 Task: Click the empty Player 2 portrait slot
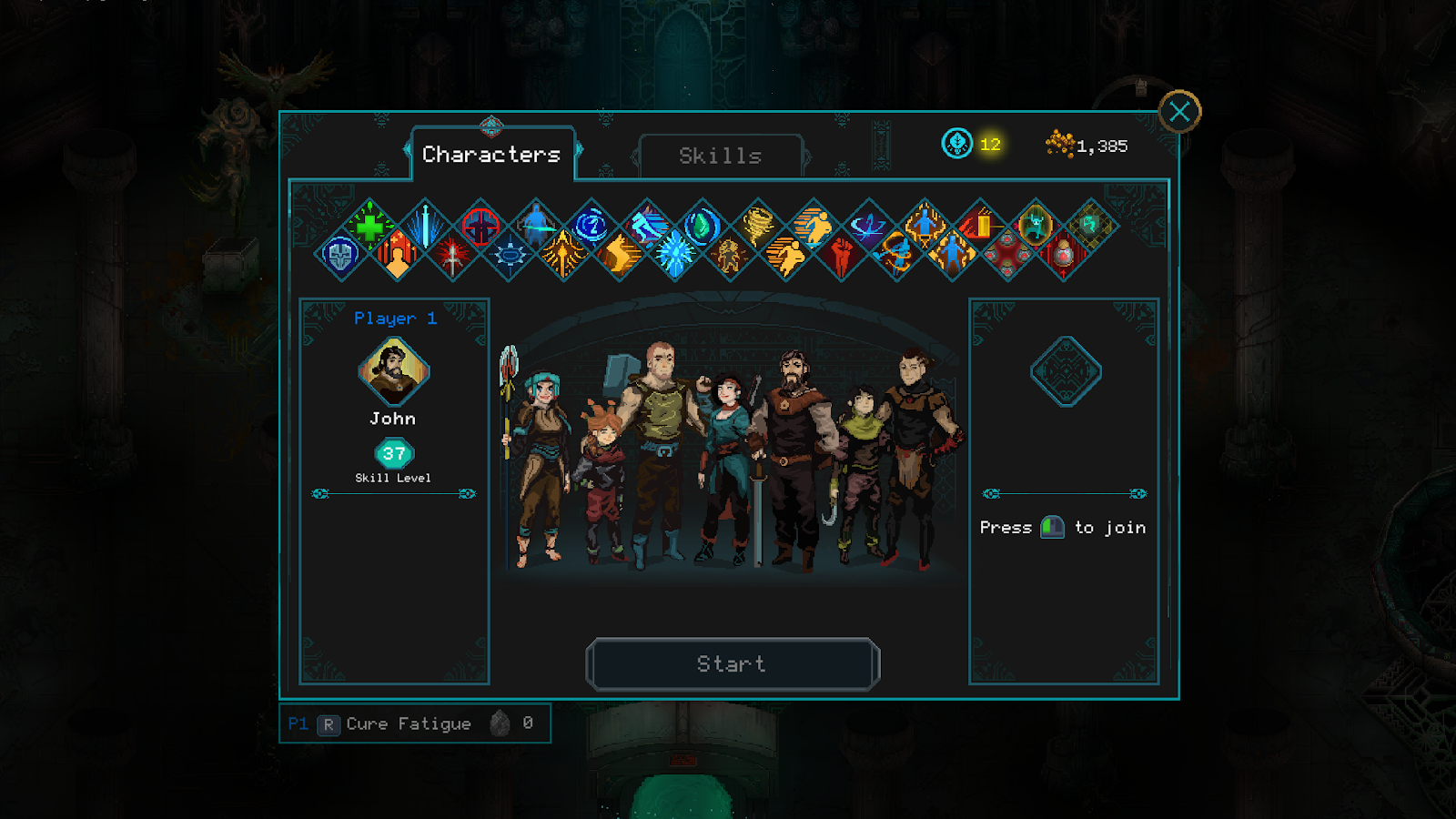click(x=1066, y=371)
